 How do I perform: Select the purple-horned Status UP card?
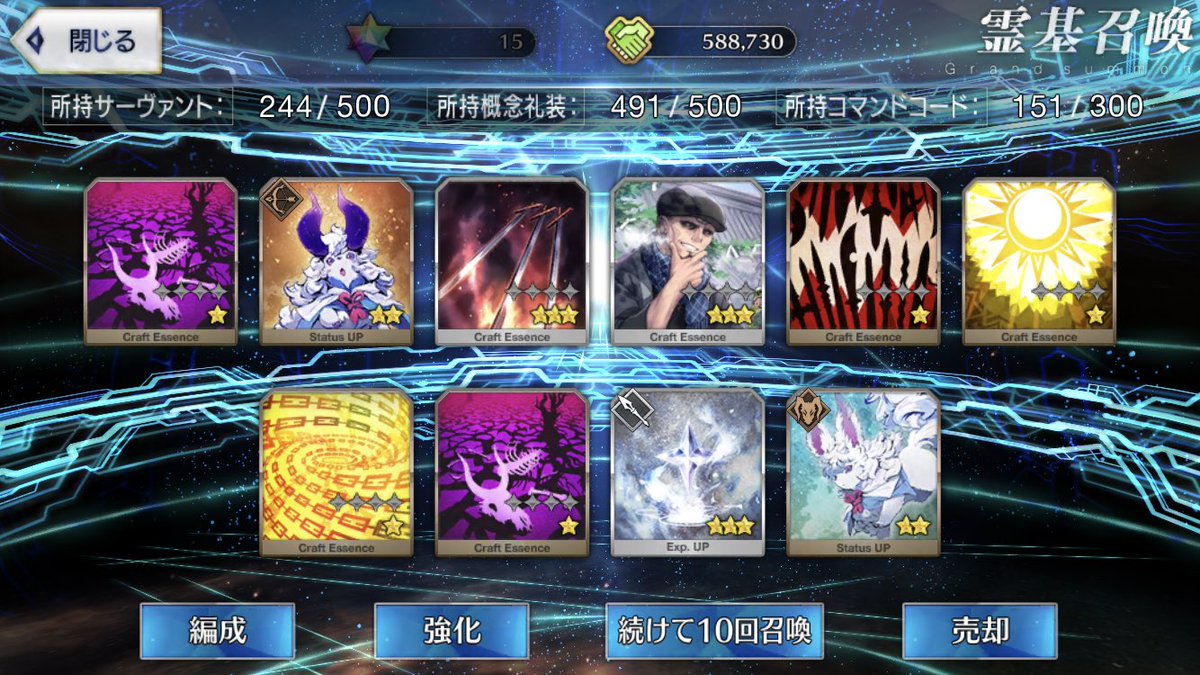(336, 262)
